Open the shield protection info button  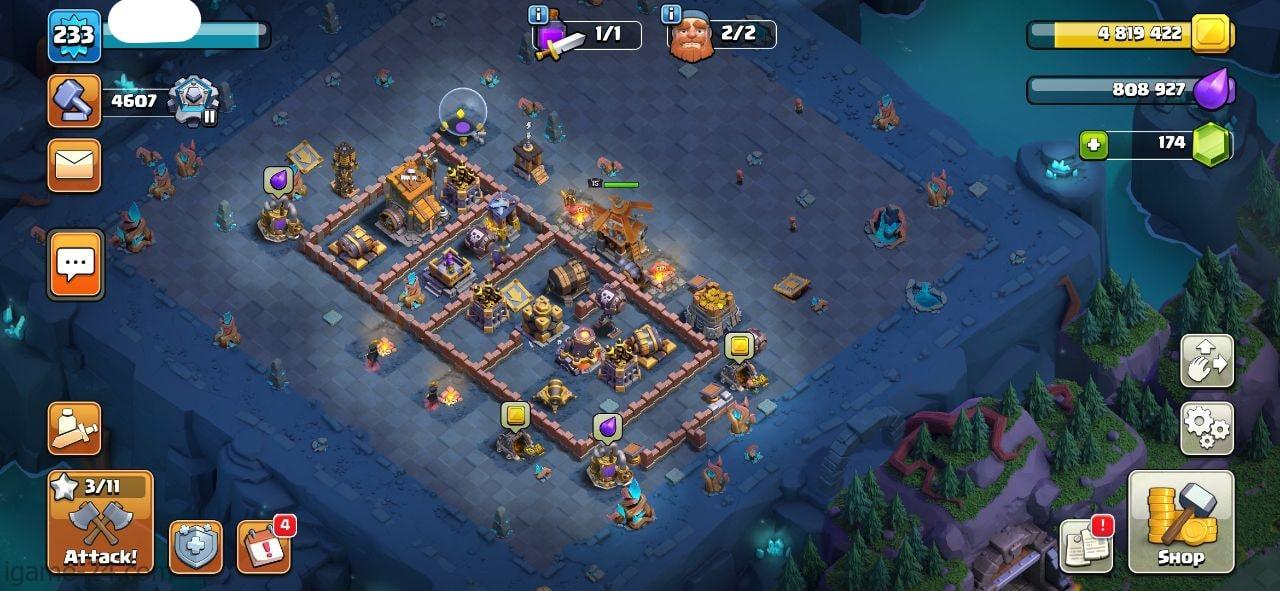click(195, 547)
